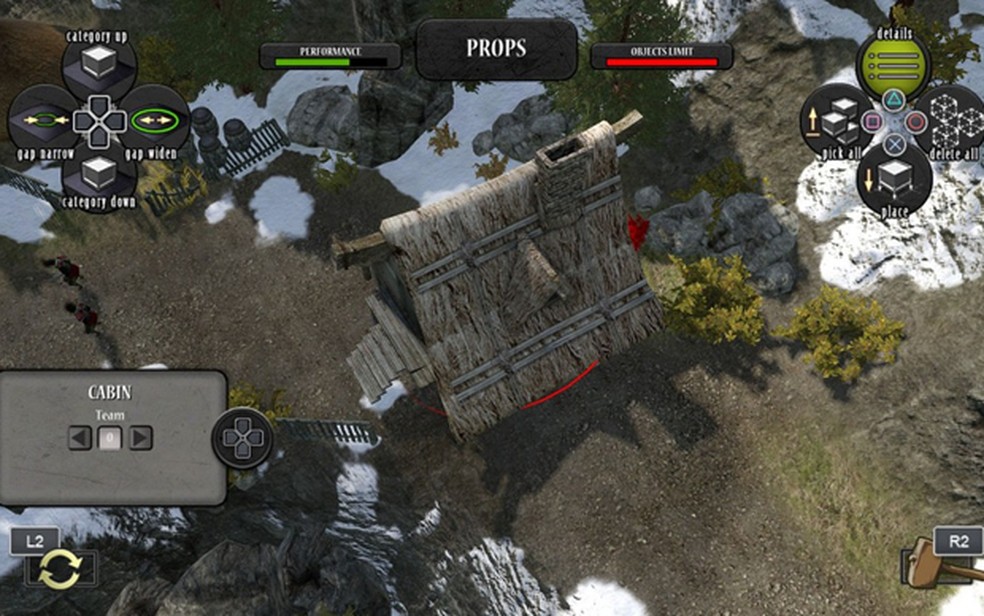Click the yellow rotate arrows icon

(60, 571)
